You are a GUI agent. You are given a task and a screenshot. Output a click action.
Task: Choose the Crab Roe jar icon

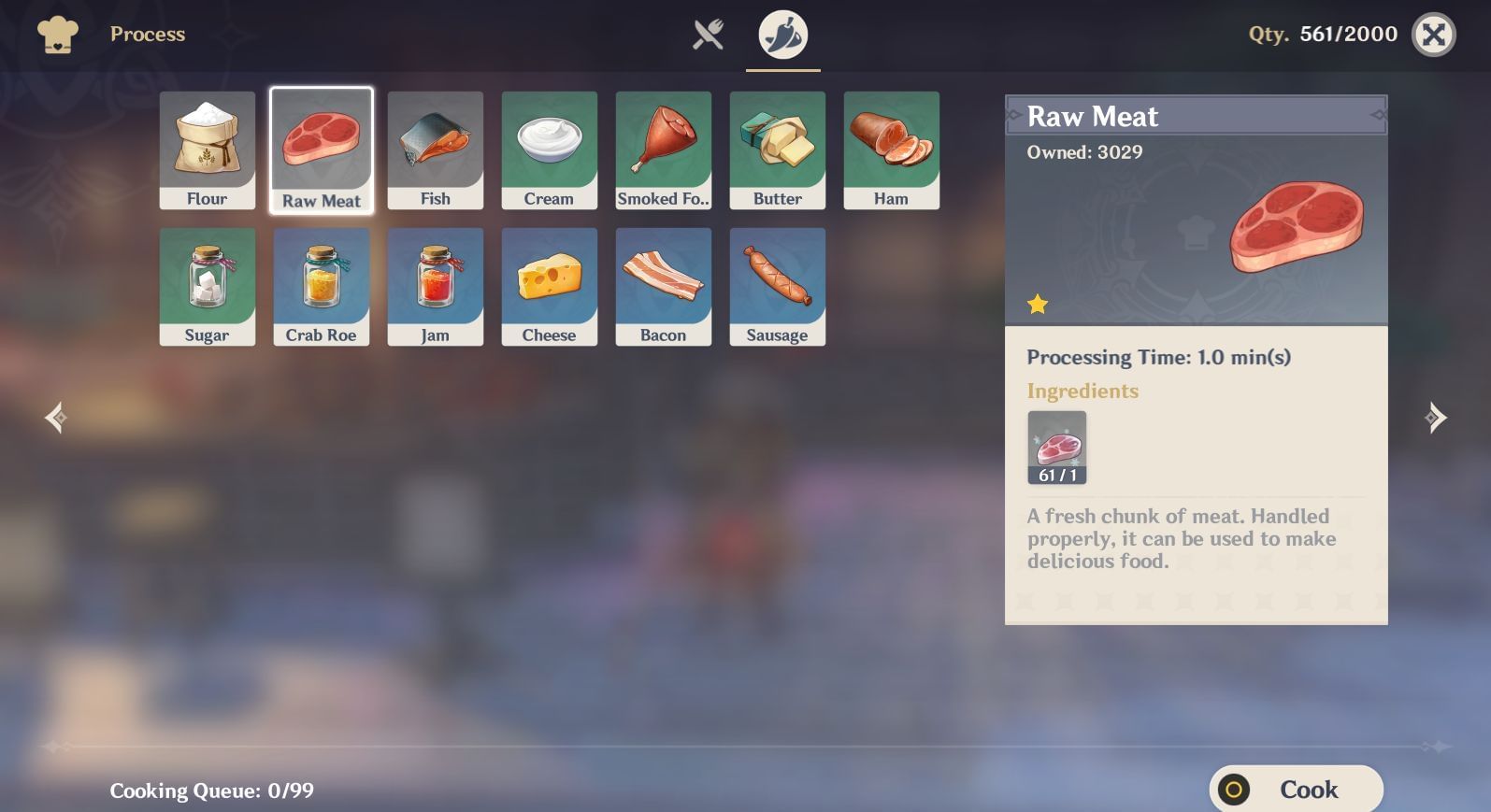coord(321,286)
